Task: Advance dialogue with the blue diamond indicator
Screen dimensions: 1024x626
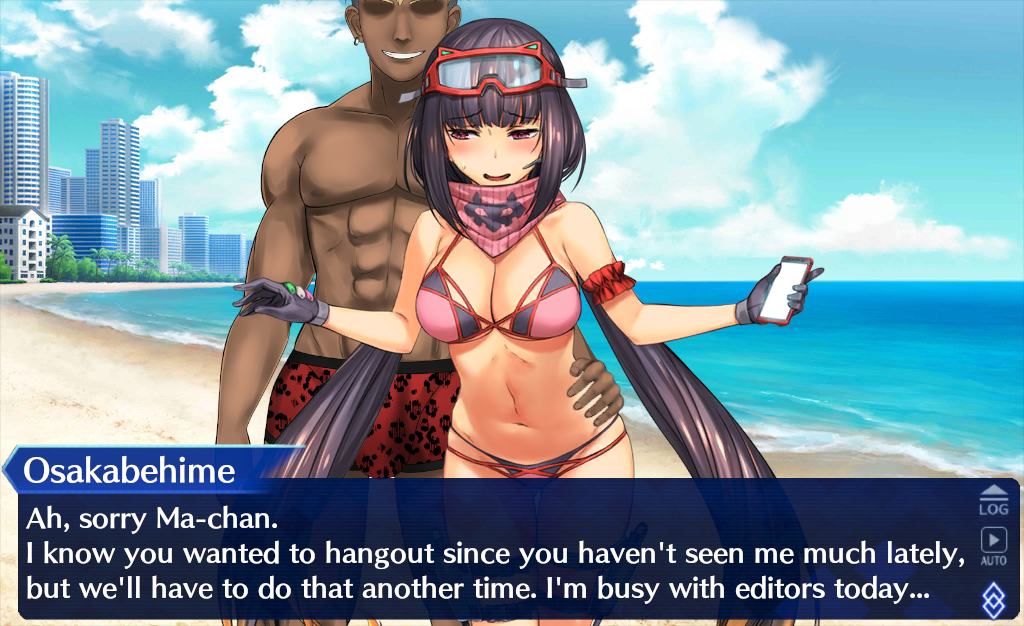Action: 993,599
